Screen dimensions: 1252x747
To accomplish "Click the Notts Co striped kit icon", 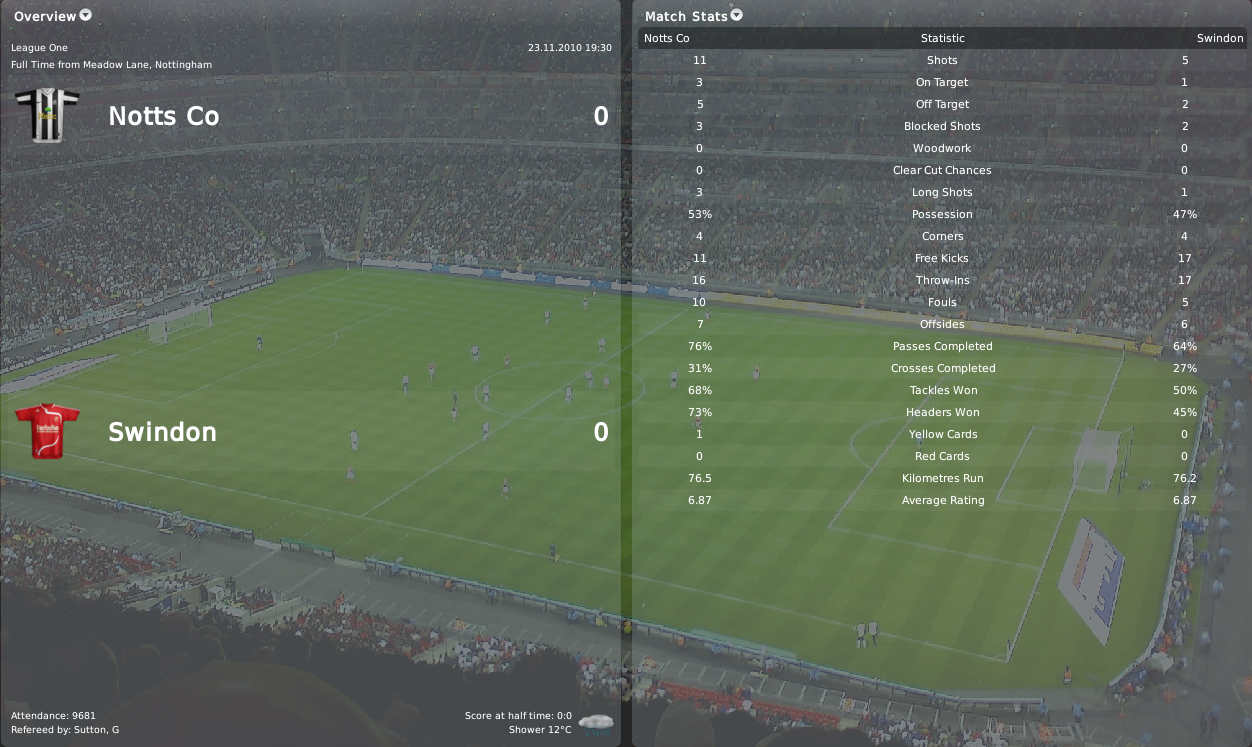I will pos(47,115).
